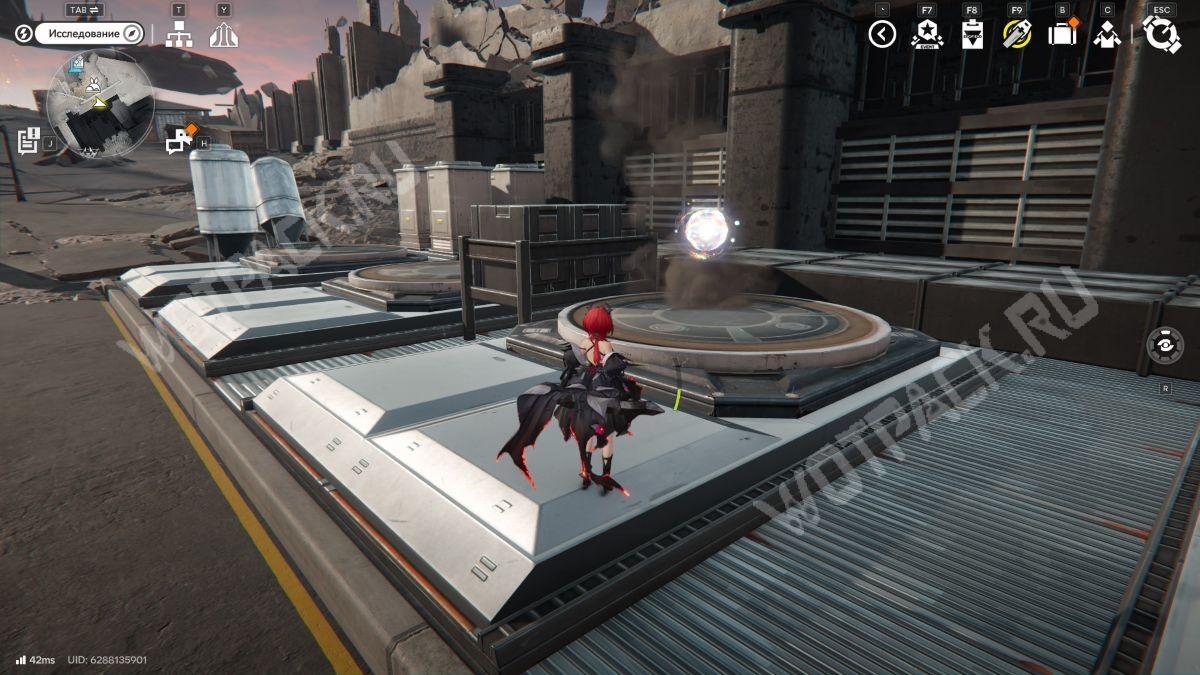Click the triple upward arrows icon
This screenshot has width=1200, height=675.
click(x=224, y=35)
